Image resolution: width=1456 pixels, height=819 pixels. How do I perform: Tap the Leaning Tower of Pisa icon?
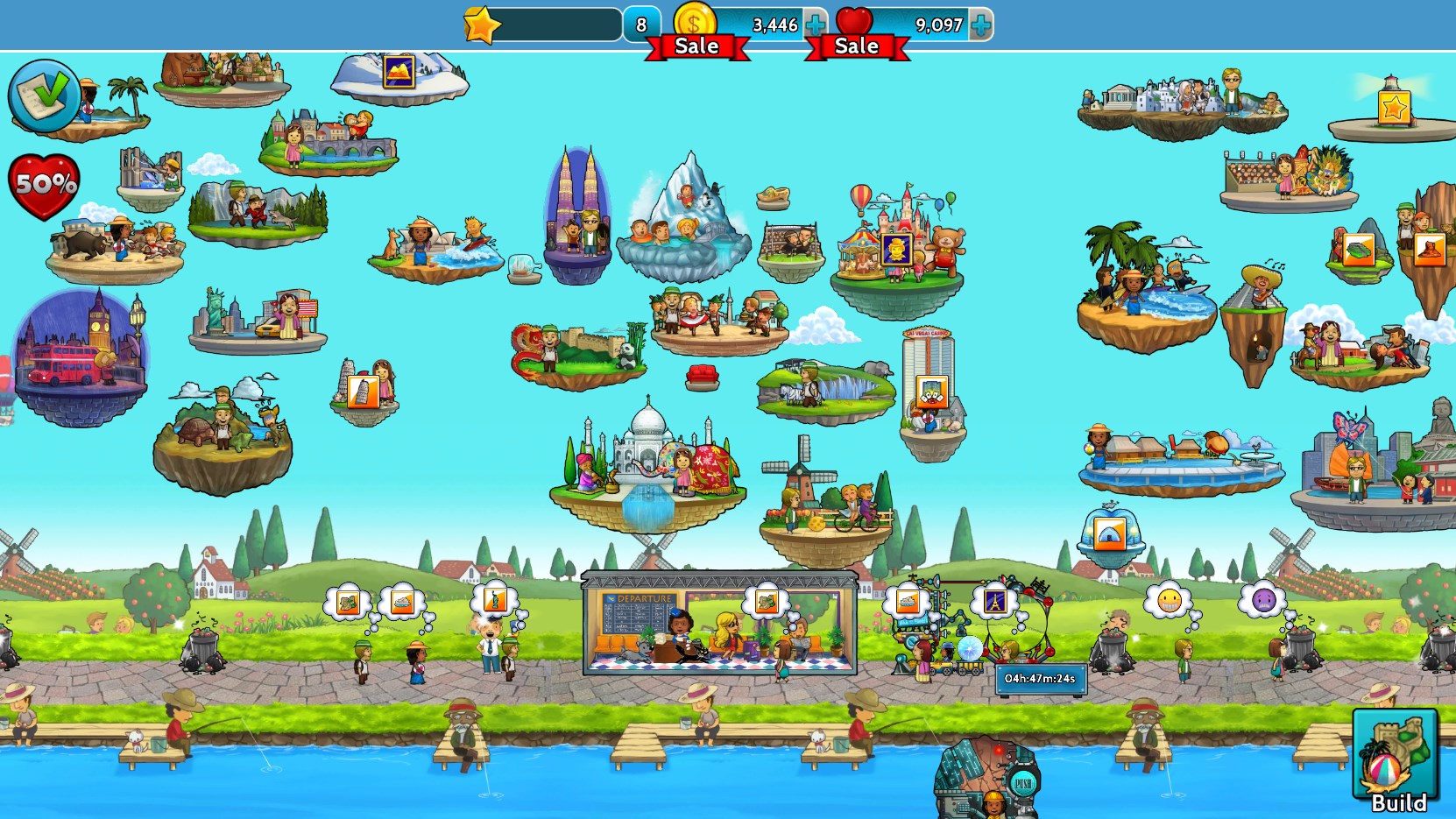[363, 391]
